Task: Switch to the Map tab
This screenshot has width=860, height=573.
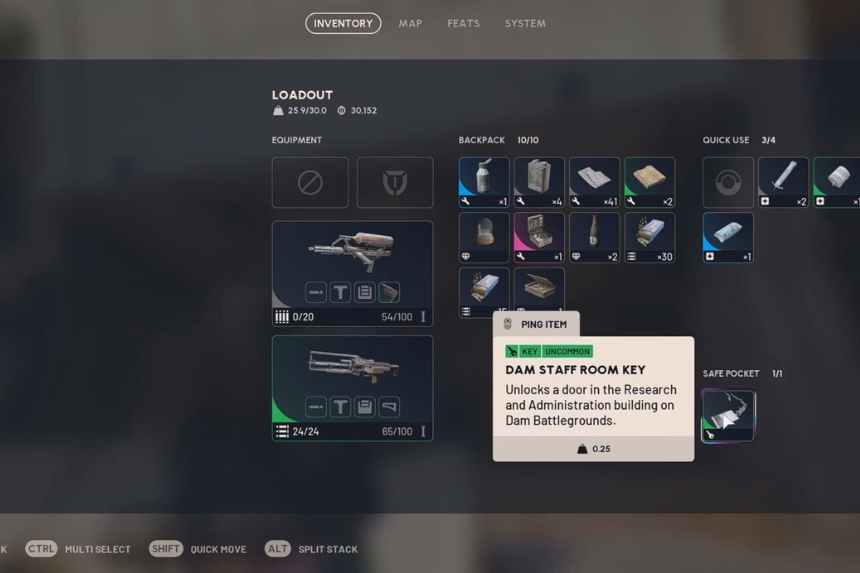Action: 410,23
